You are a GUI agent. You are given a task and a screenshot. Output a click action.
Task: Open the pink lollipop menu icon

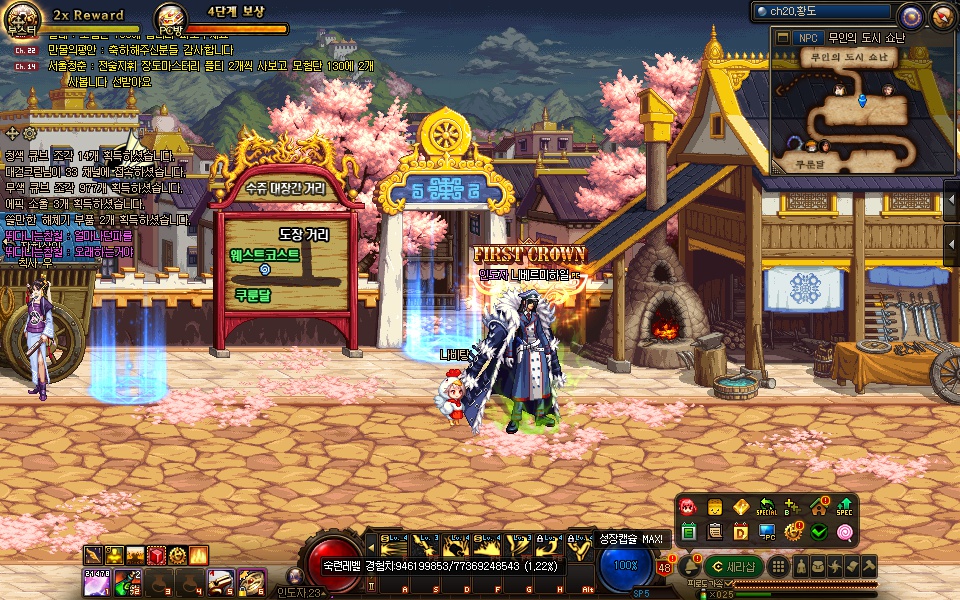click(845, 531)
